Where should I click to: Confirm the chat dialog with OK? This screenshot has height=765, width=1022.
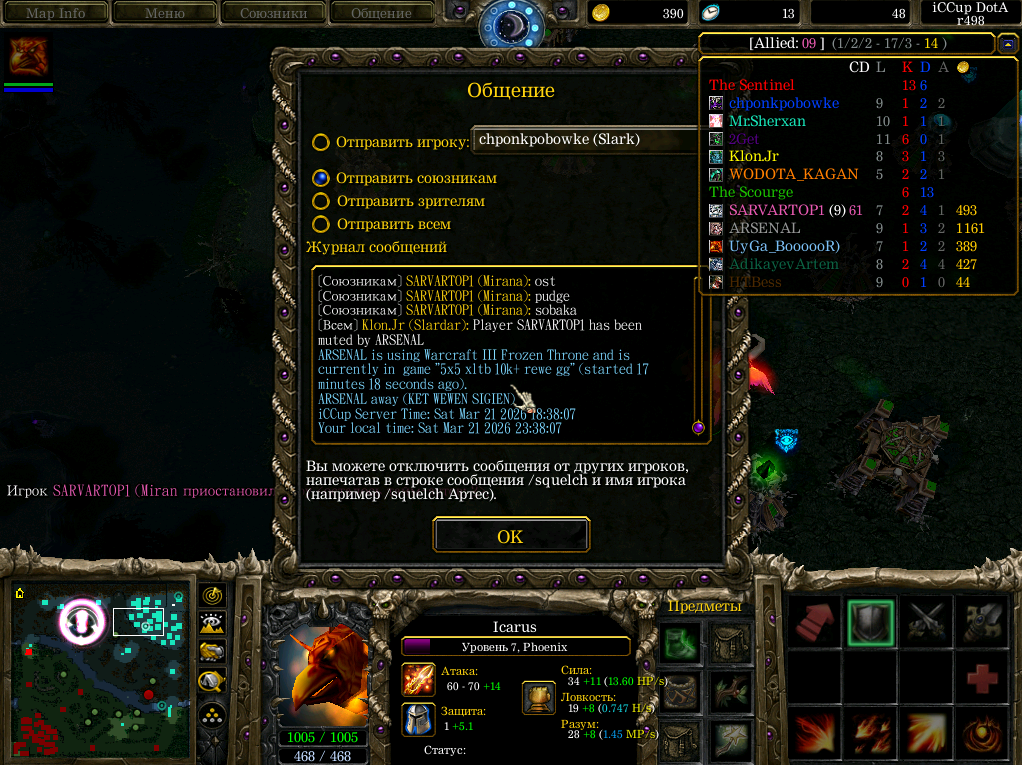pyautogui.click(x=510, y=537)
